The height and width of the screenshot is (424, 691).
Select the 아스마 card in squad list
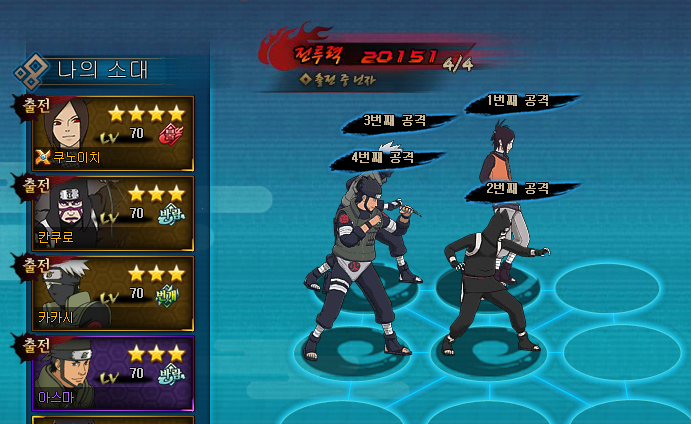112,373
